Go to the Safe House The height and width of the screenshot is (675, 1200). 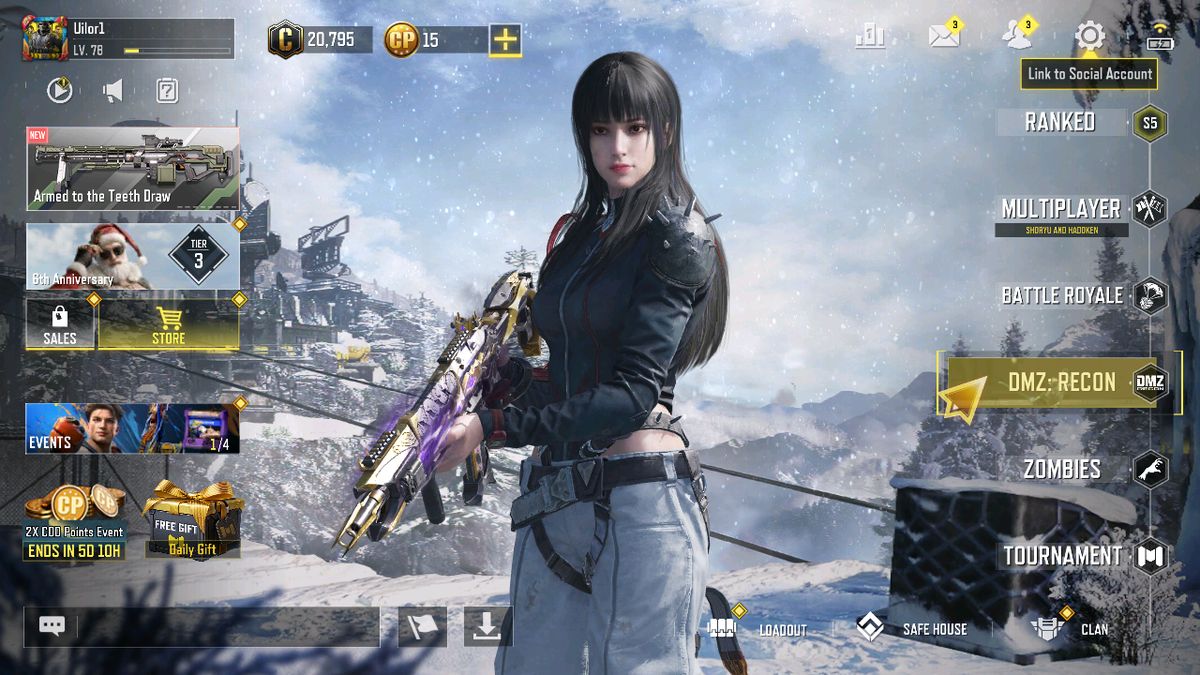tap(912, 629)
